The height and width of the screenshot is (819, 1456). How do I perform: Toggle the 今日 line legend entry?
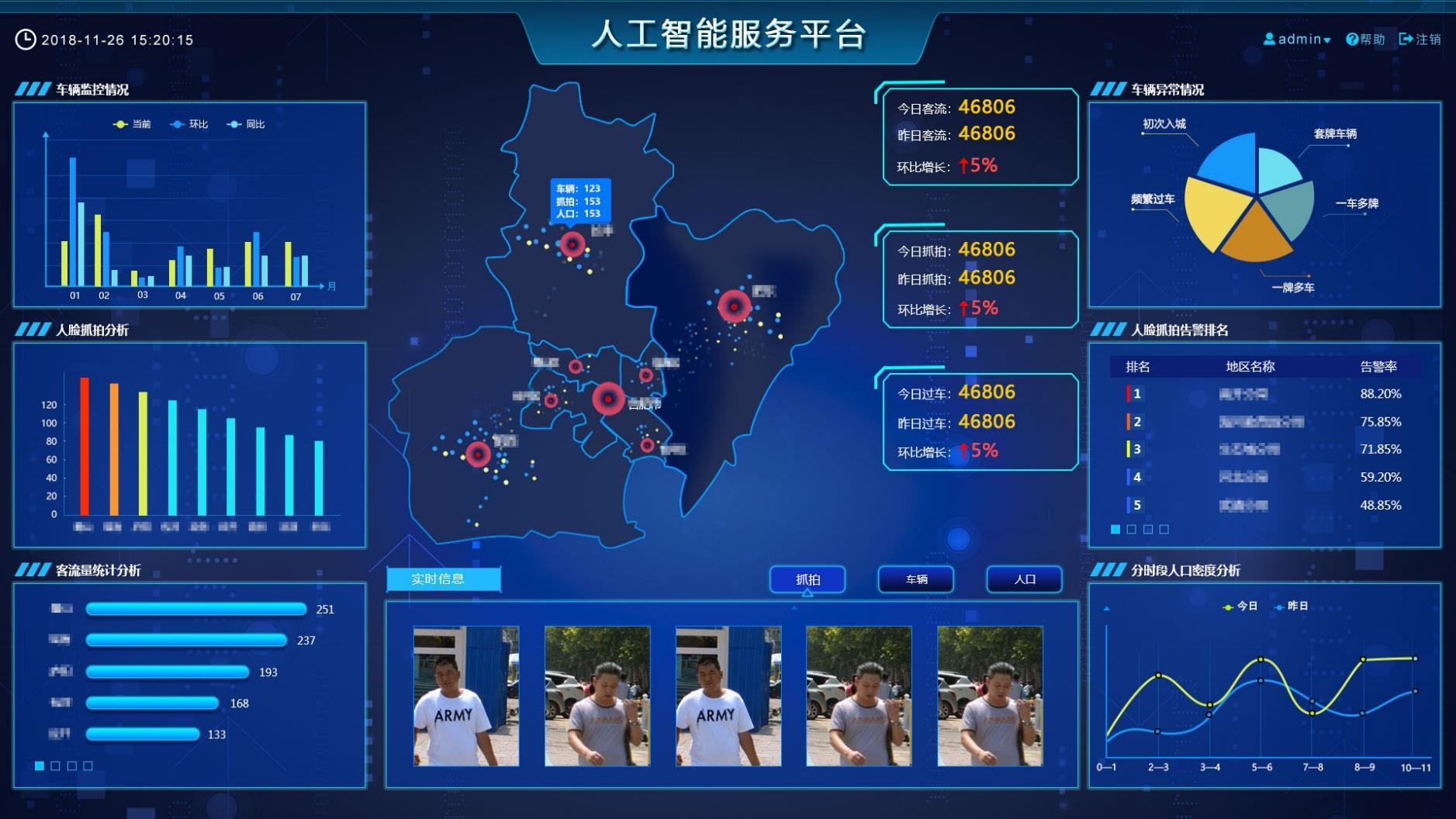[x=1240, y=606]
